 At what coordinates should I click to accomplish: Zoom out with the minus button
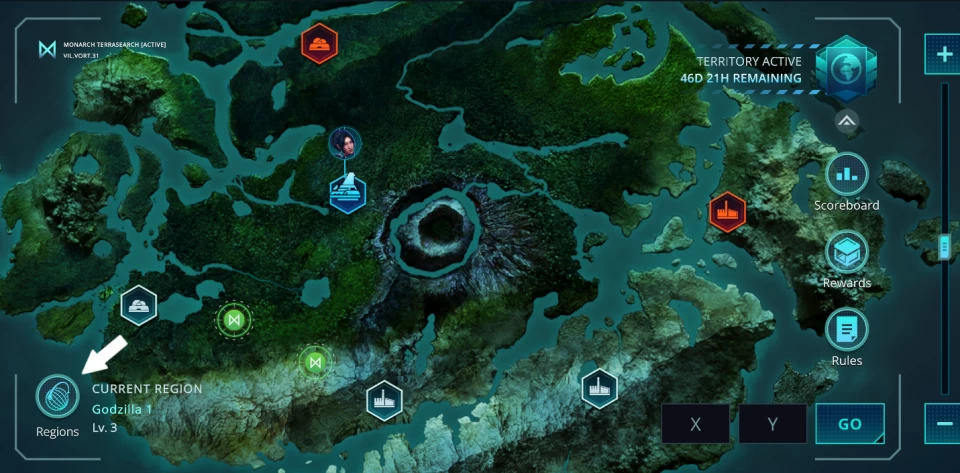tap(943, 424)
